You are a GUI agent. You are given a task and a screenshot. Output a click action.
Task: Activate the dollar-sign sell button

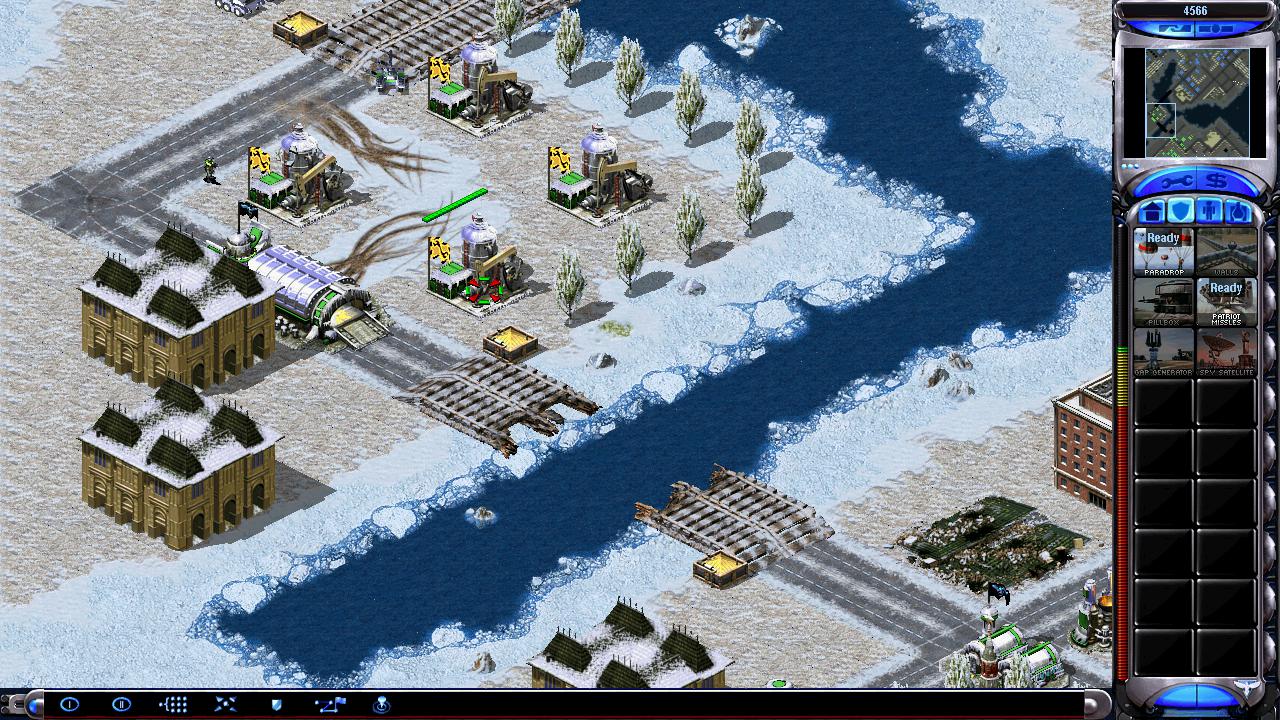[x=1218, y=181]
